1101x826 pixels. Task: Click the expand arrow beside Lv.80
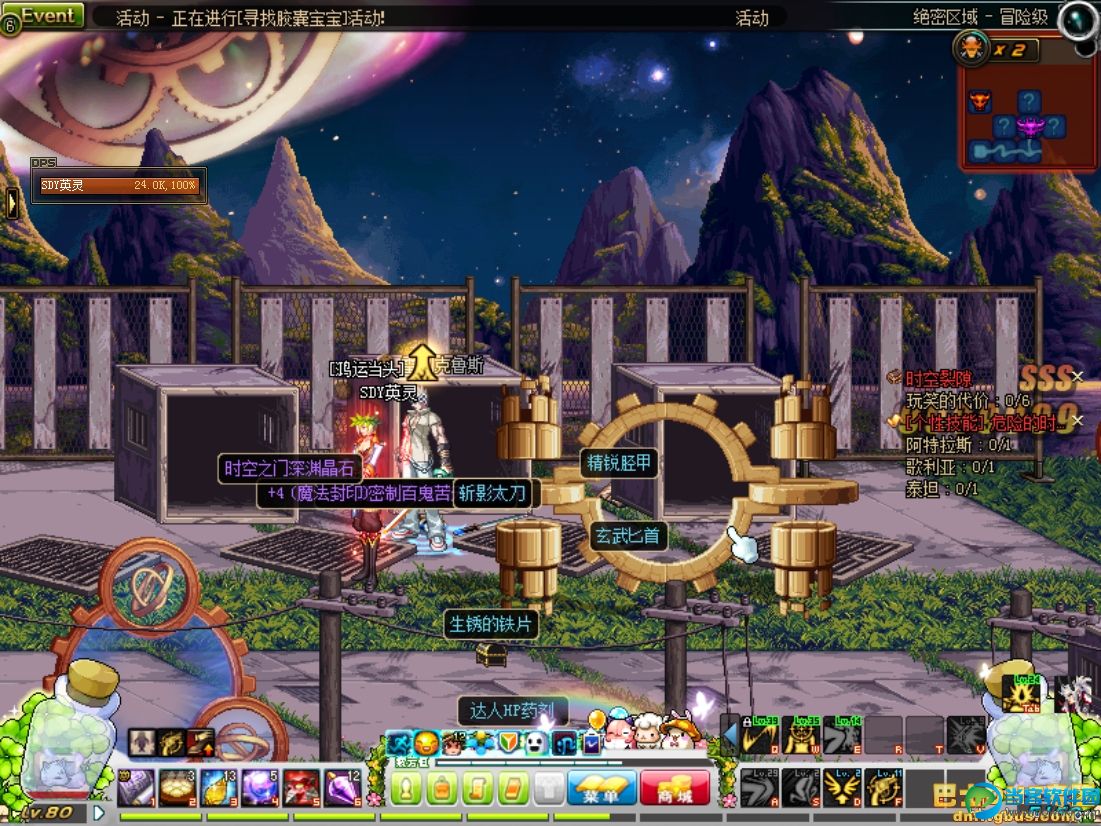[x=99, y=812]
